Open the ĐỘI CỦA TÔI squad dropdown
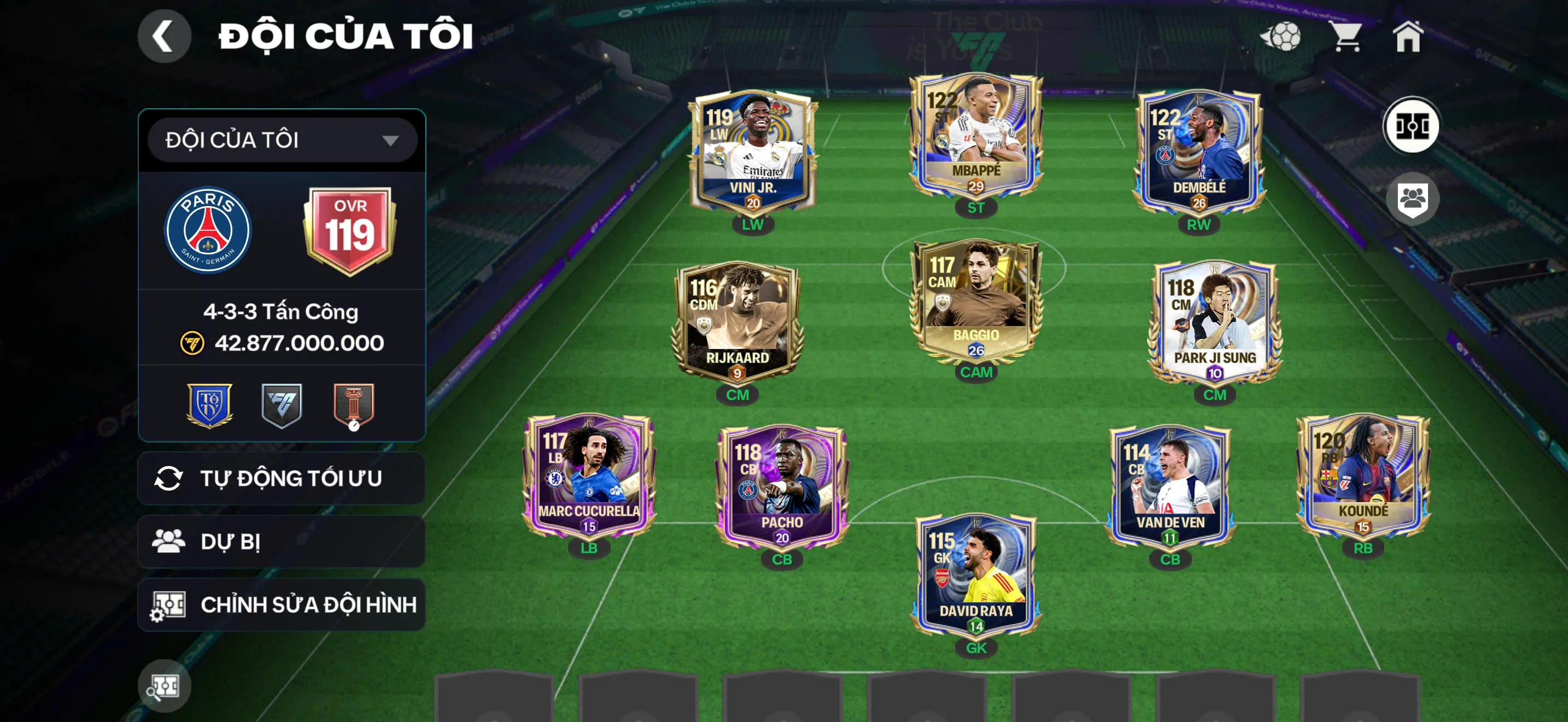This screenshot has width=1568, height=722. [x=282, y=140]
